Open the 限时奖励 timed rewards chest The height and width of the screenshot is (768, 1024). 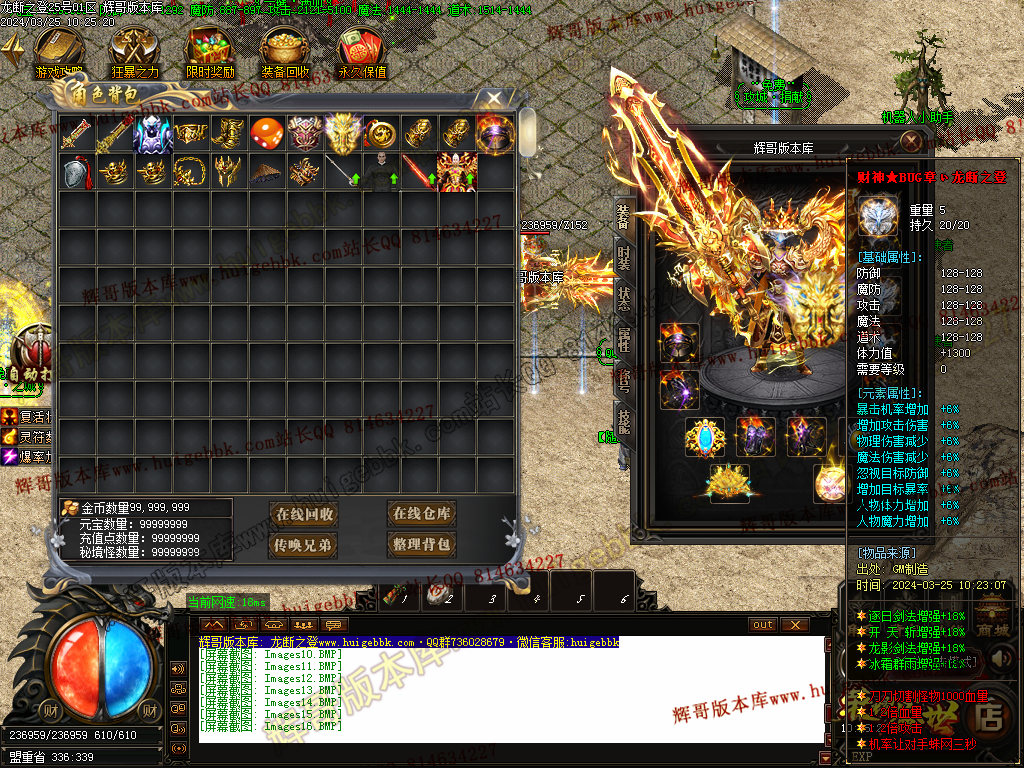pos(210,52)
